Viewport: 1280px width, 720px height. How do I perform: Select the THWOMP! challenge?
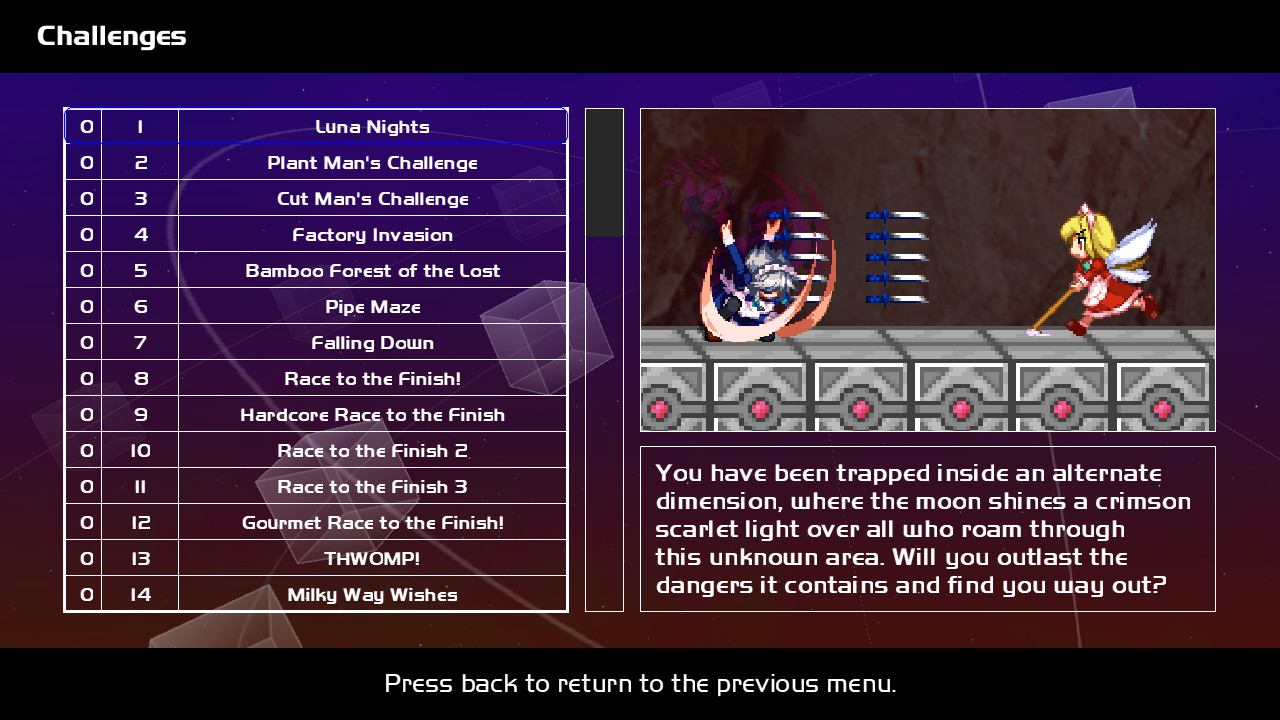pos(373,558)
